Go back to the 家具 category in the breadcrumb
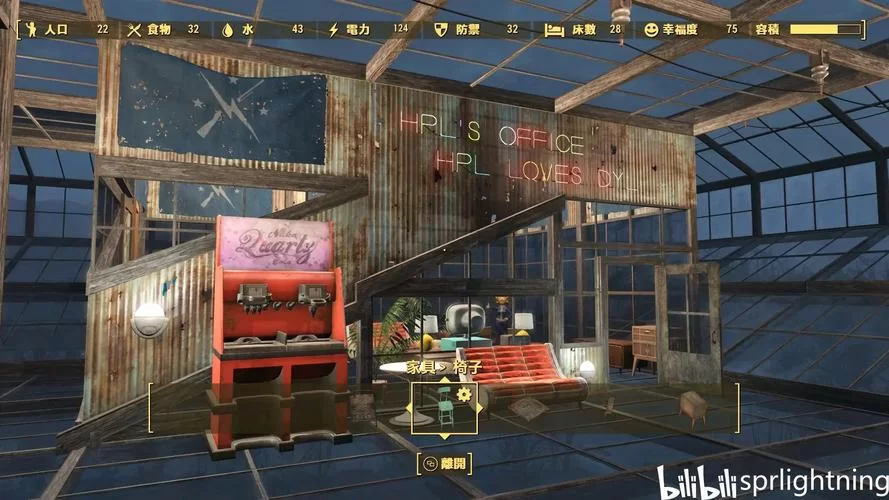 [420, 367]
